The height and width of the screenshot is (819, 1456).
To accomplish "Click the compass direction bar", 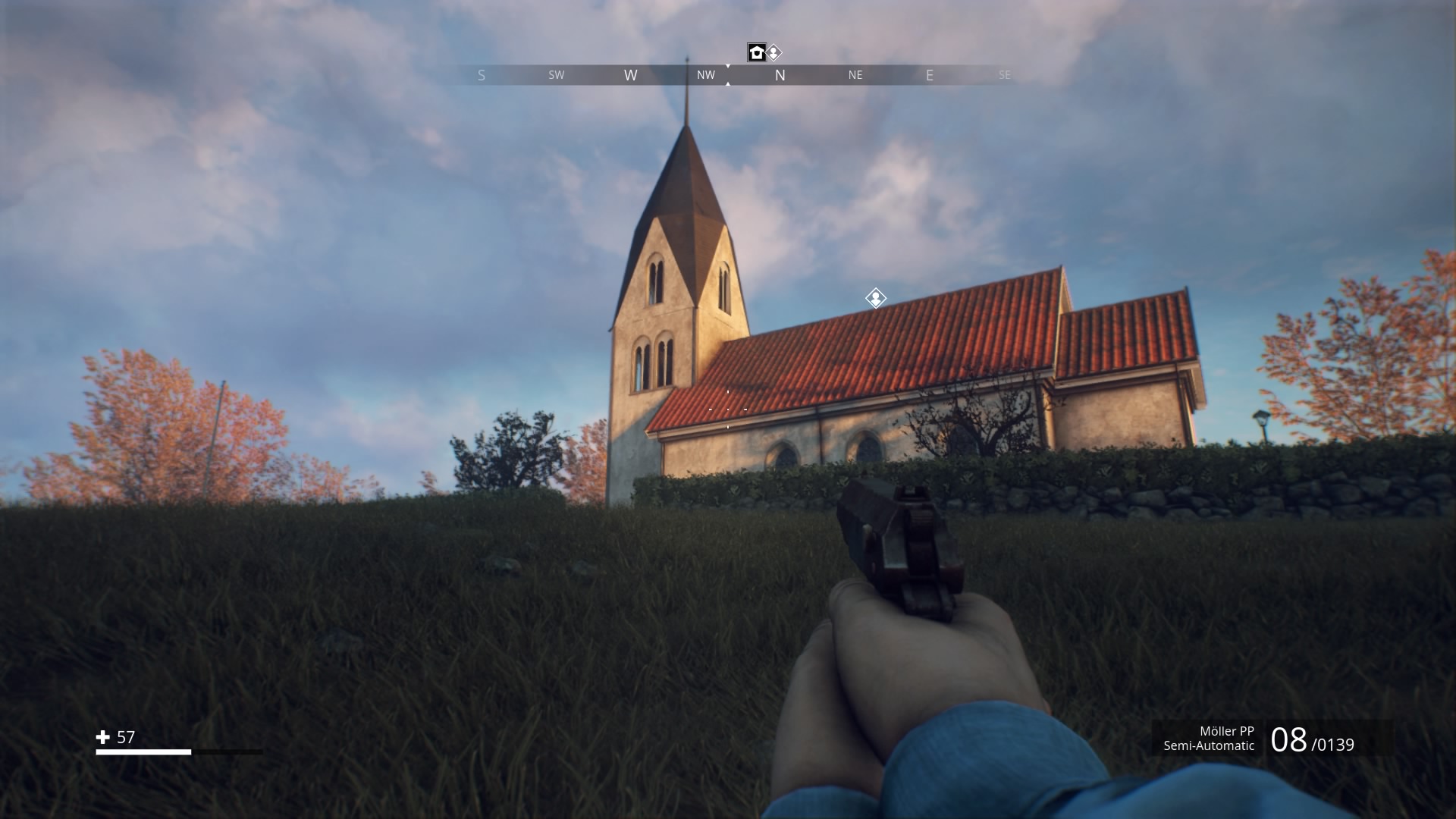I will 728,75.
